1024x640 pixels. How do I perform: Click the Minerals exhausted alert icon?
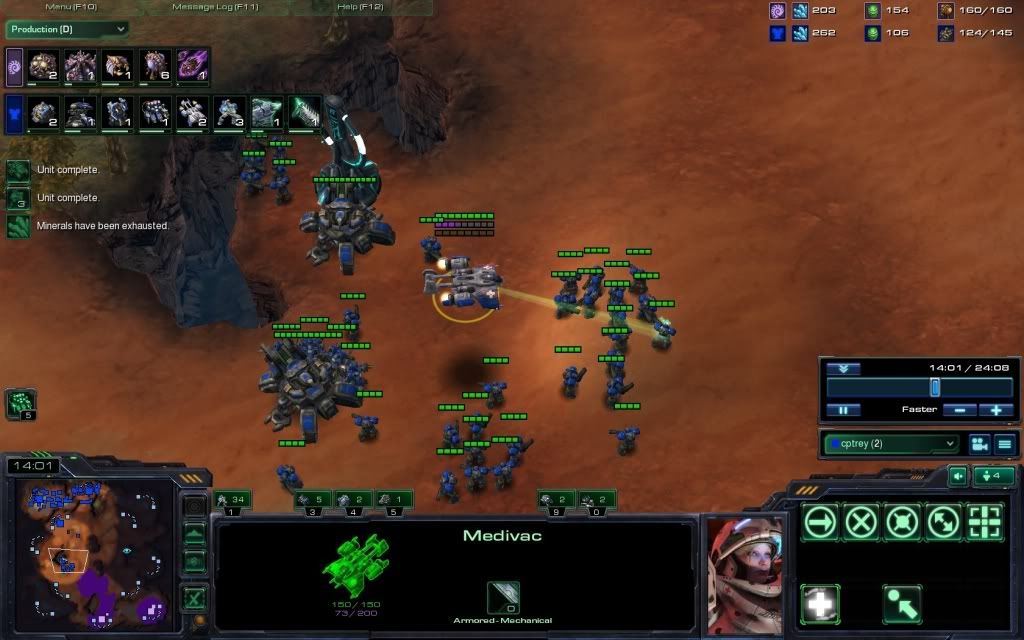[x=18, y=226]
